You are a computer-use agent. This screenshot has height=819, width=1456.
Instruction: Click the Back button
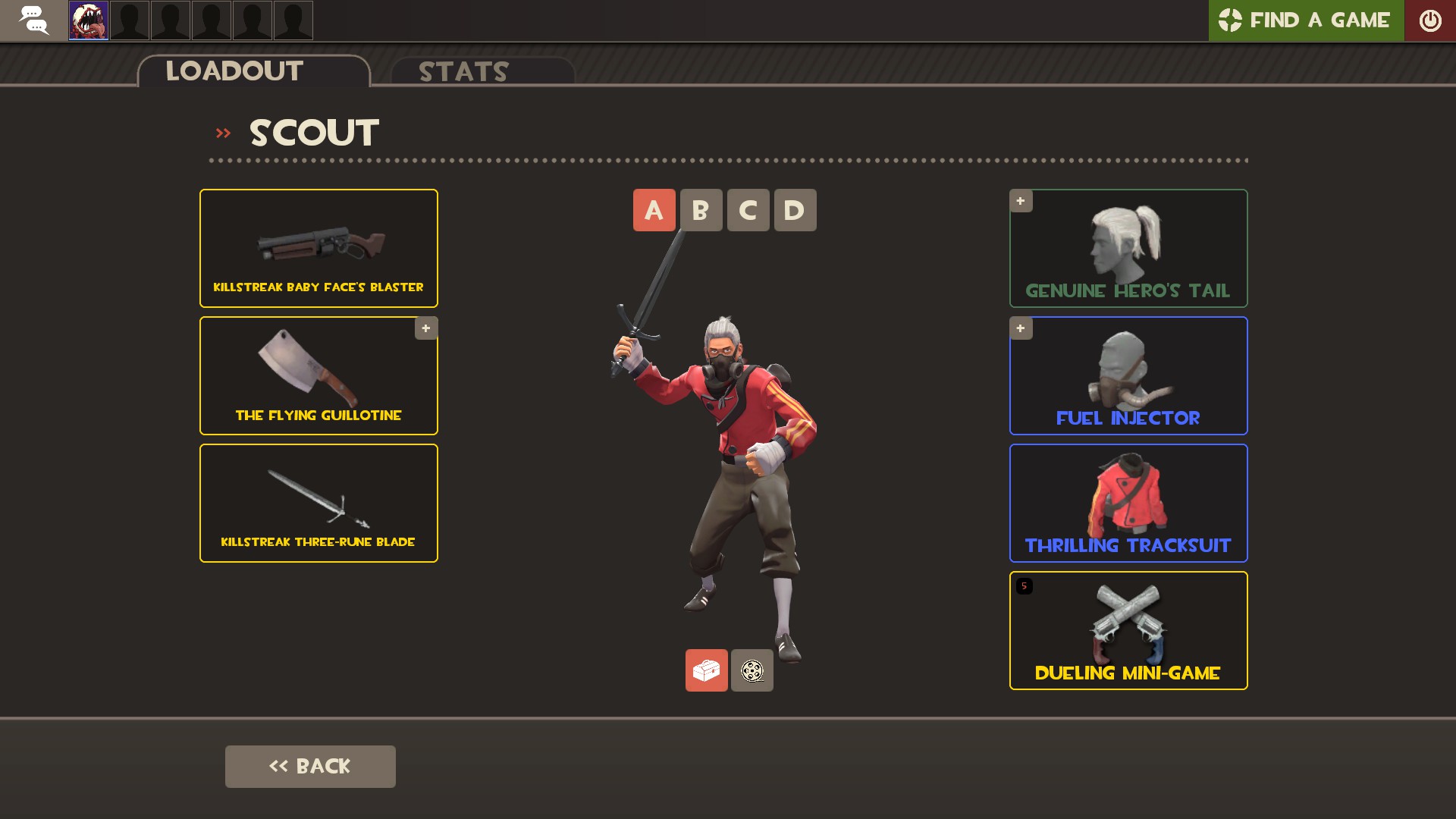pyautogui.click(x=310, y=766)
